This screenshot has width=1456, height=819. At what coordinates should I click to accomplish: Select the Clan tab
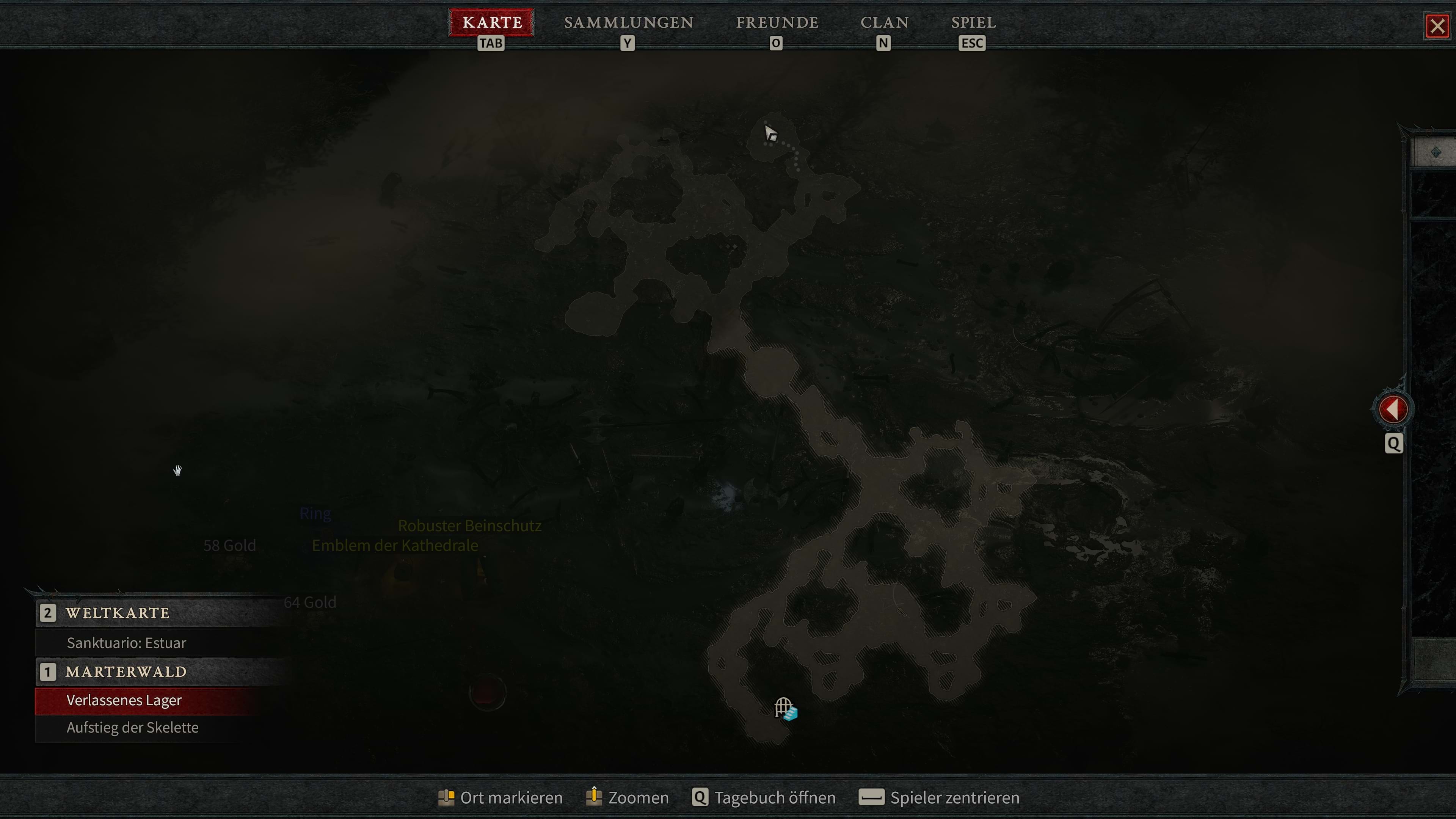885,23
